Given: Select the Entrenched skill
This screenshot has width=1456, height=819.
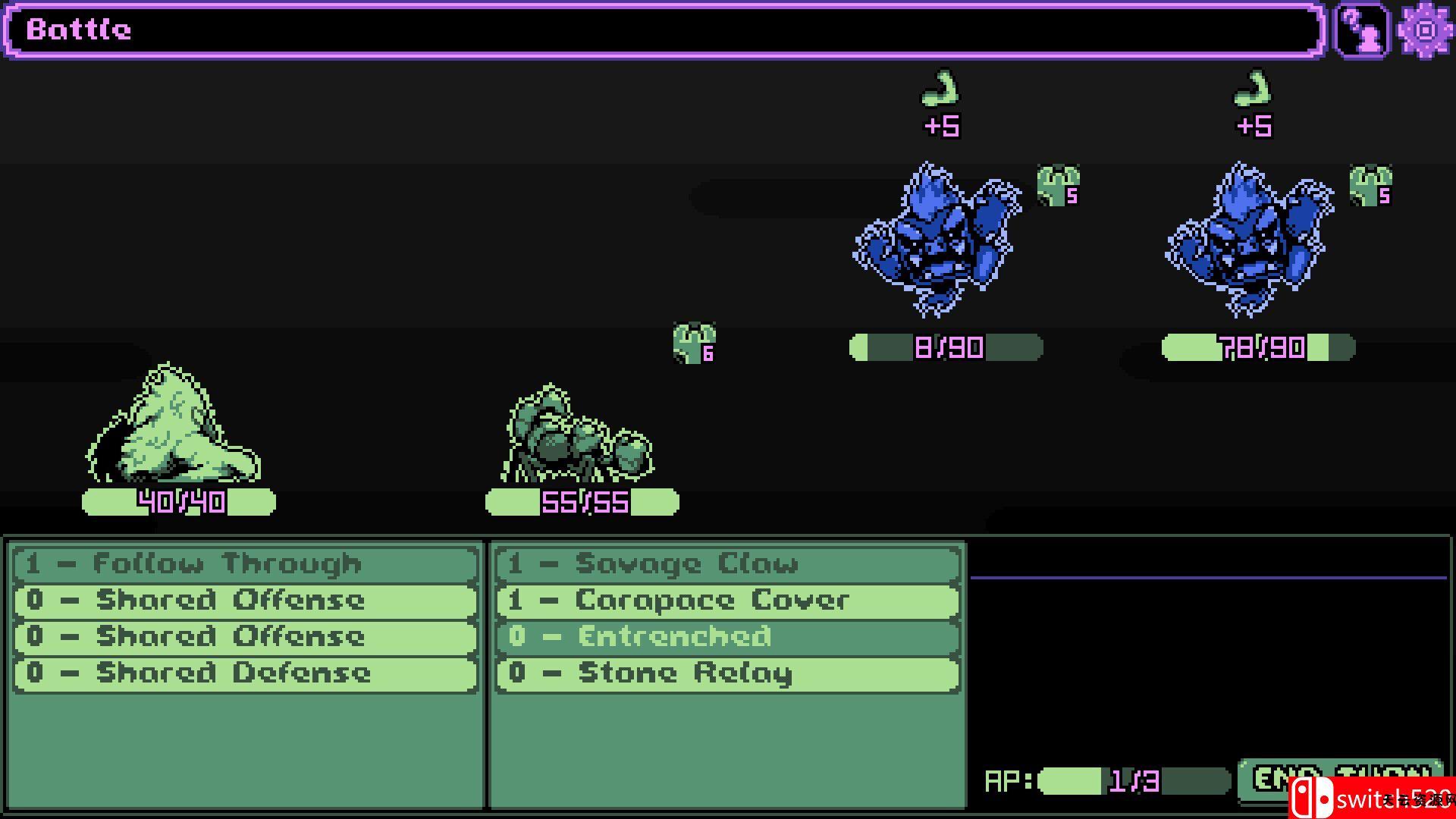Looking at the screenshot, I should pos(728,637).
